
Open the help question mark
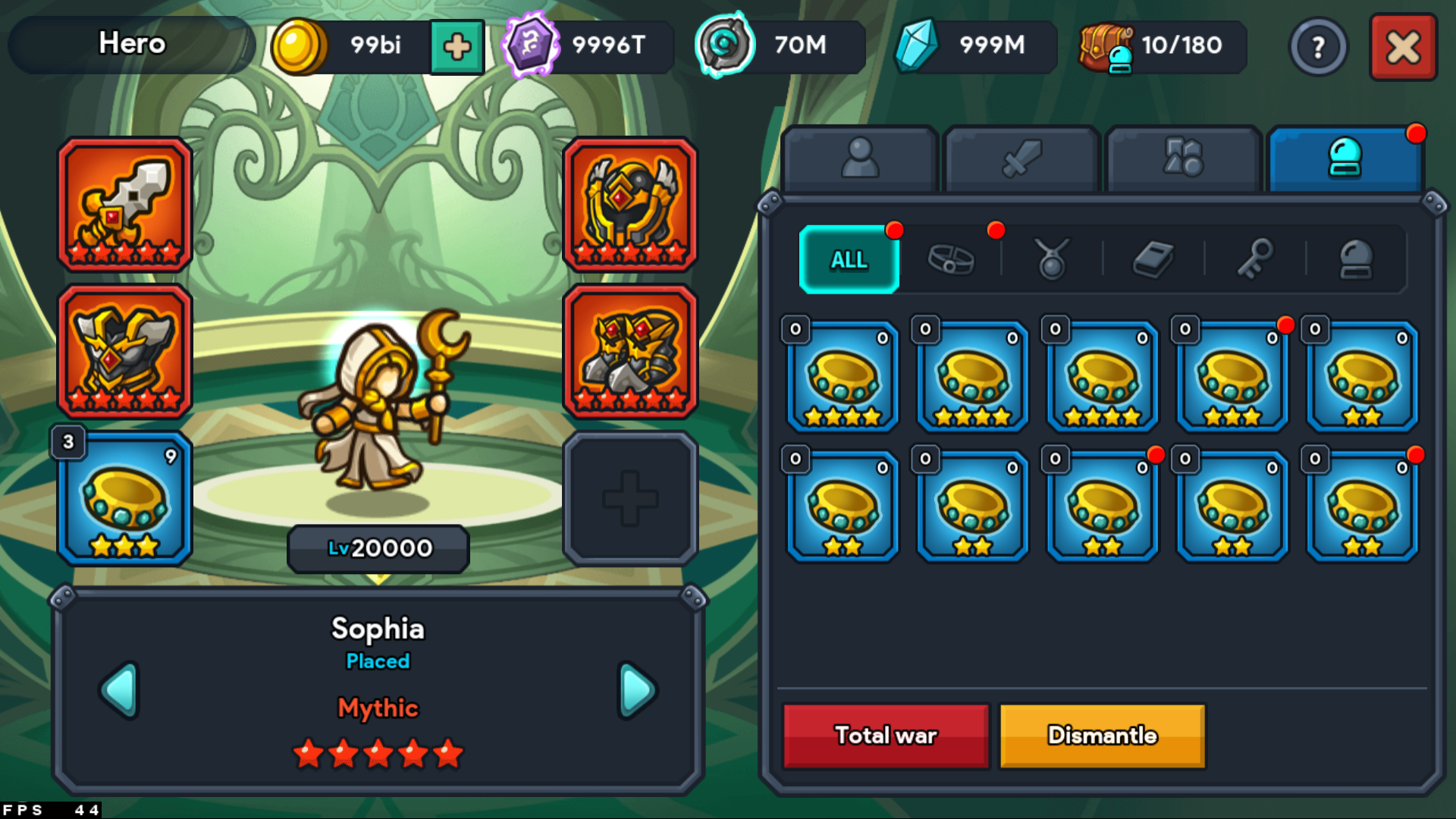(x=1319, y=47)
